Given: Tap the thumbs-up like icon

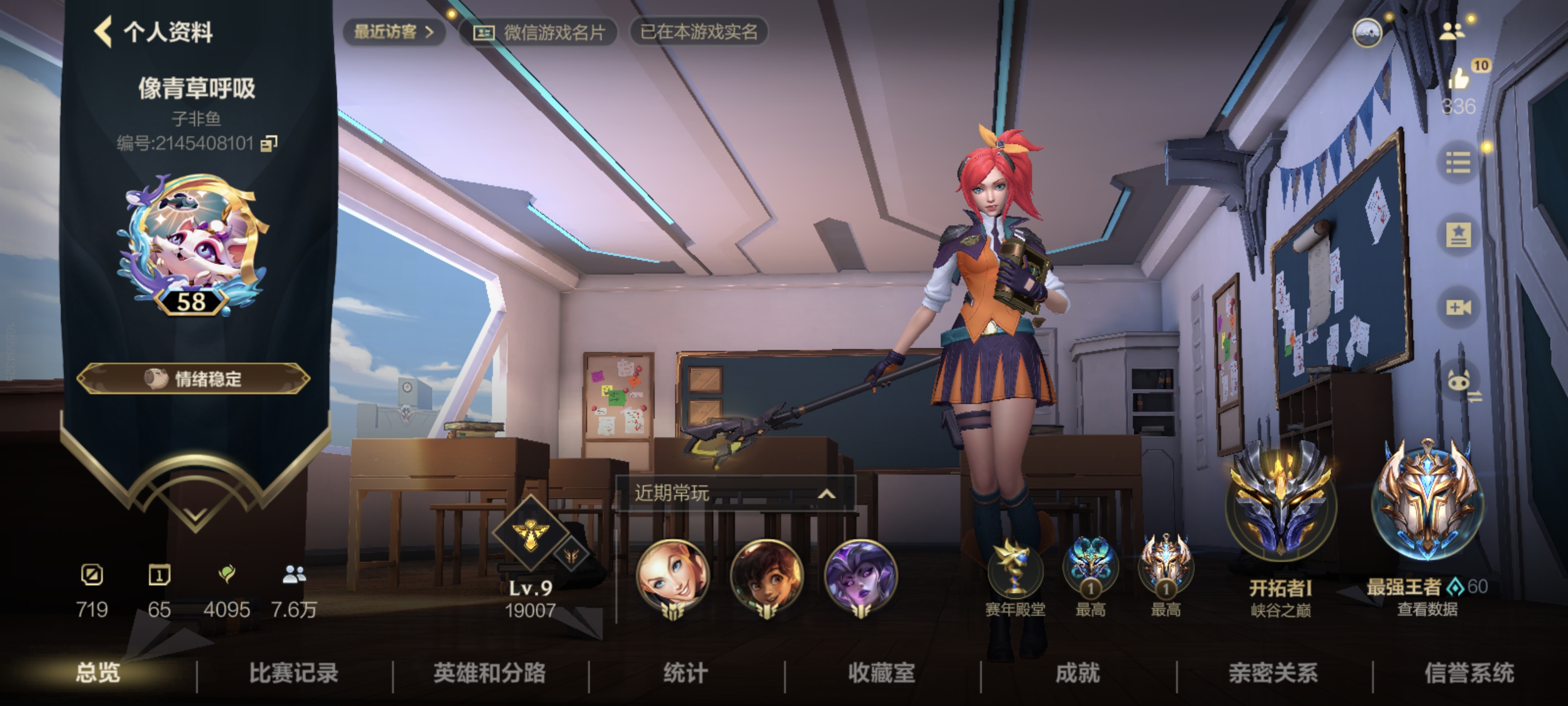Looking at the screenshot, I should 1459,78.
